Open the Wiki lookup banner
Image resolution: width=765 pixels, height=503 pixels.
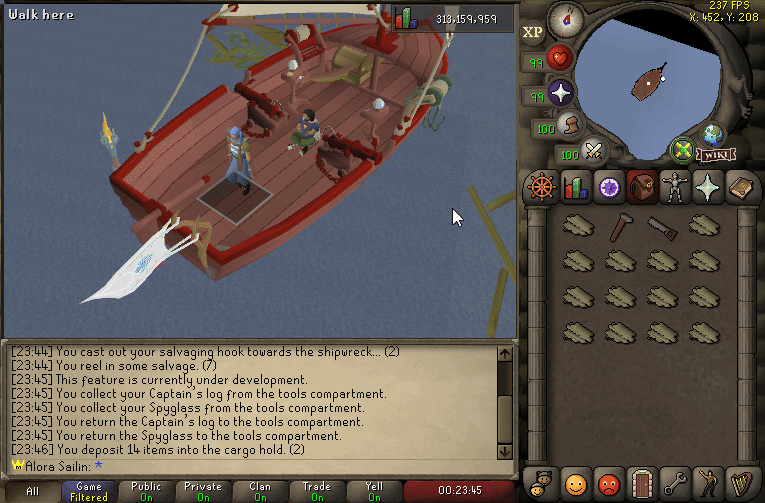(x=713, y=155)
